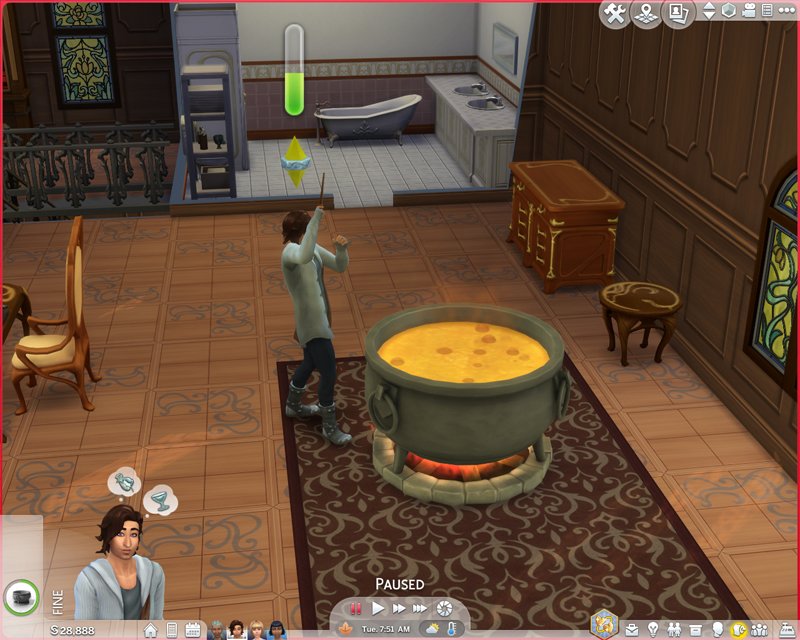
Task: Open the calendar icon
Action: click(x=192, y=630)
